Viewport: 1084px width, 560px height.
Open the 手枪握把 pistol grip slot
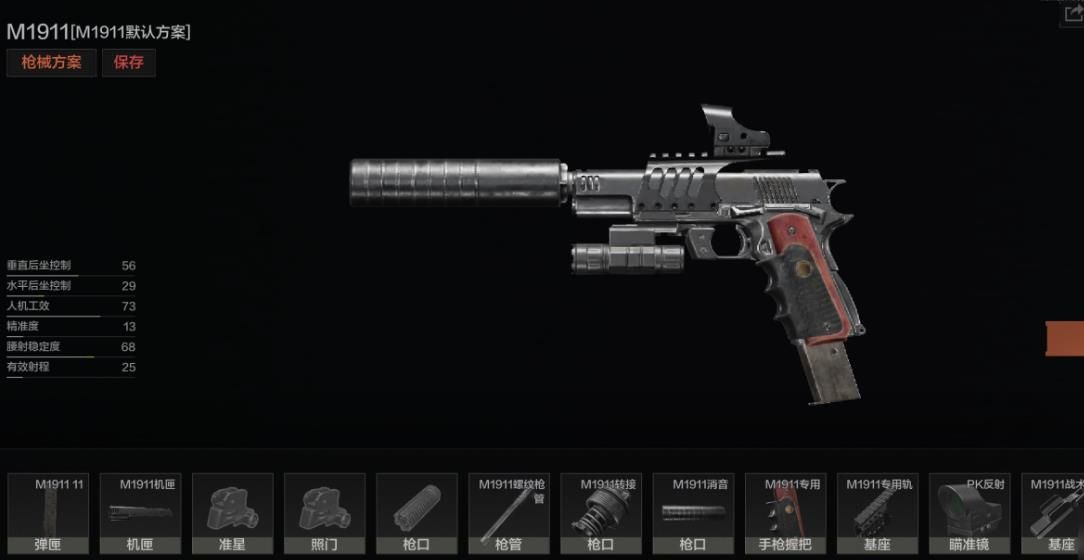[785, 514]
